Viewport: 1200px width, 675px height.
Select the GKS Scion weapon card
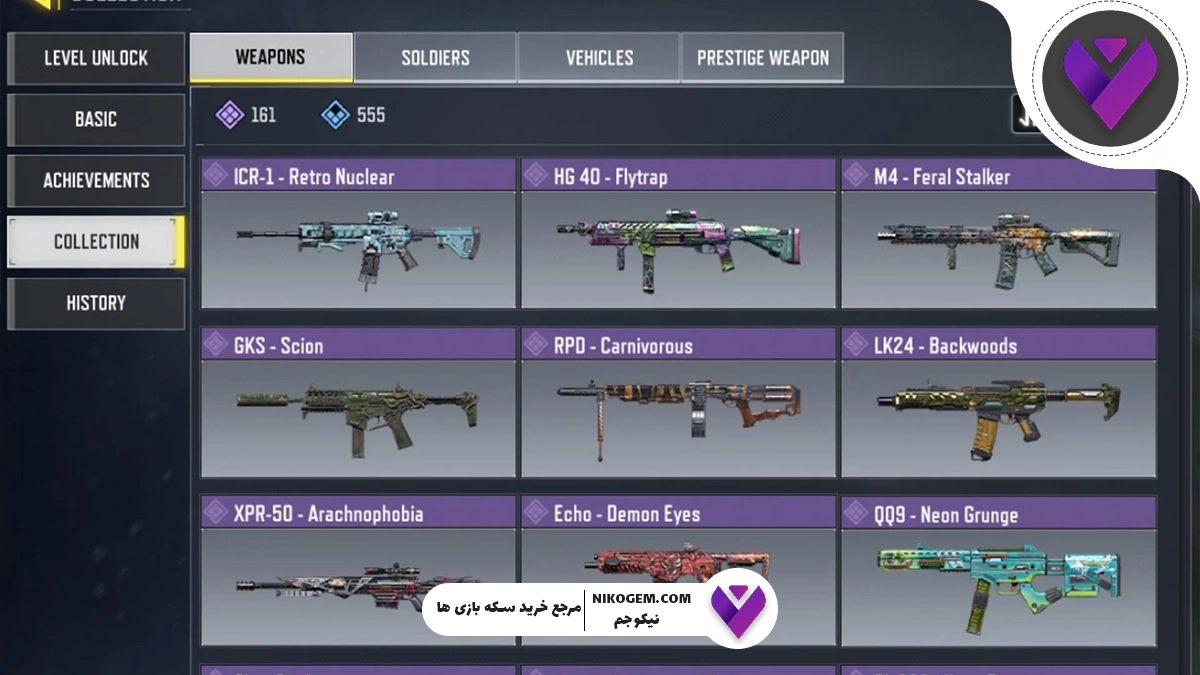[x=358, y=403]
